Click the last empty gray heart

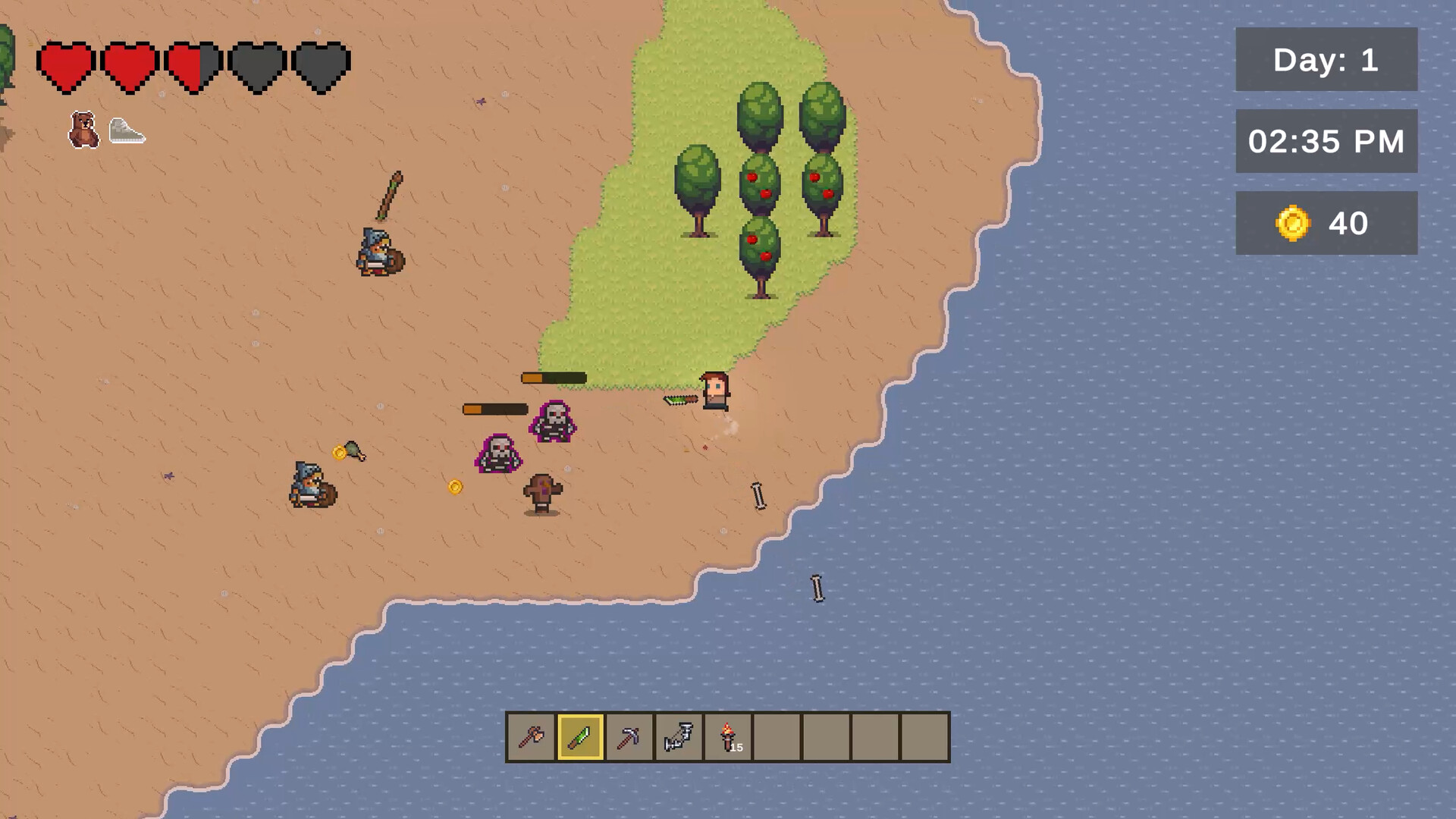tap(321, 64)
